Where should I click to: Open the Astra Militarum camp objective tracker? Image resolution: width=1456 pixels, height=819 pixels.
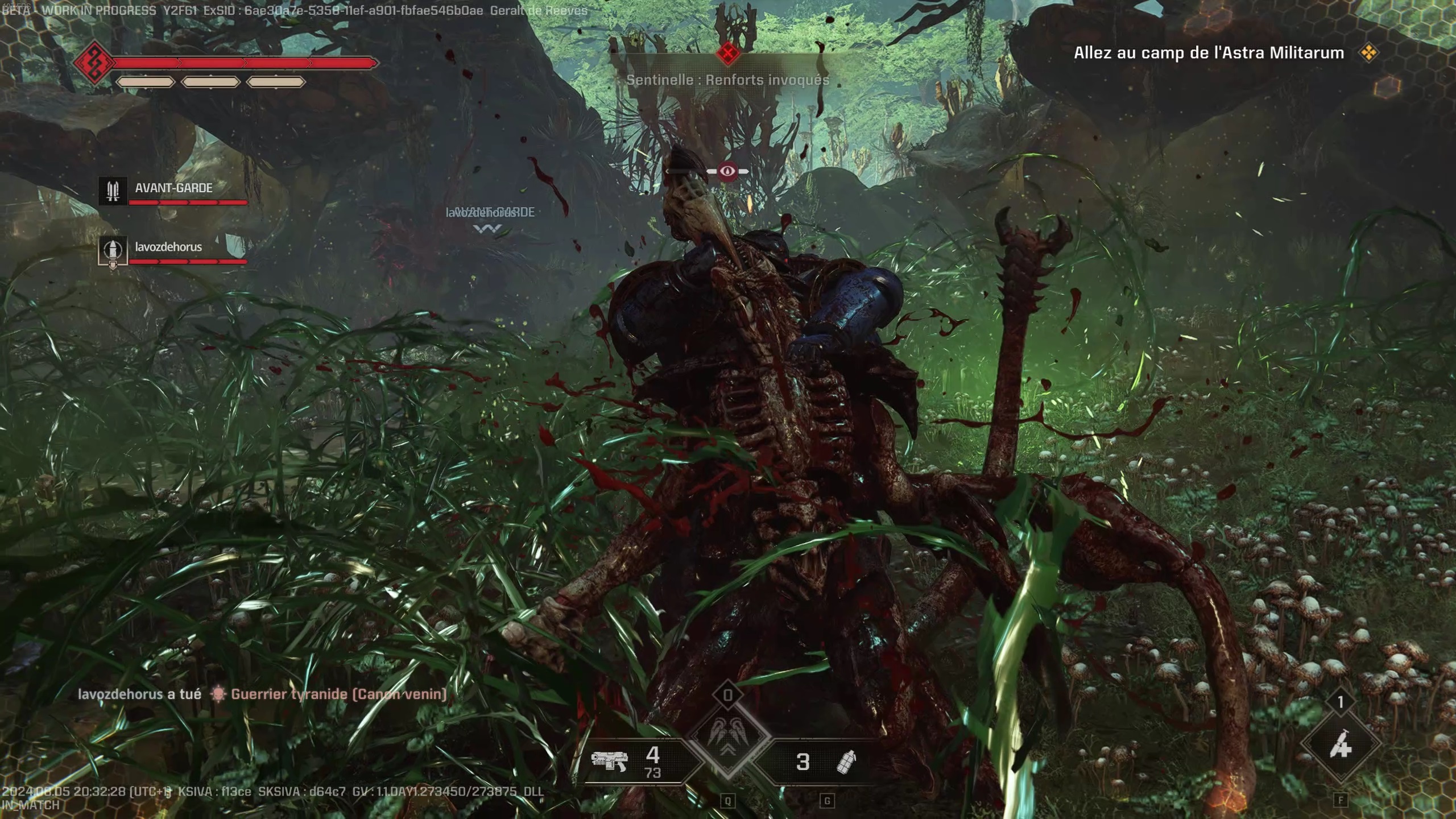1209,53
